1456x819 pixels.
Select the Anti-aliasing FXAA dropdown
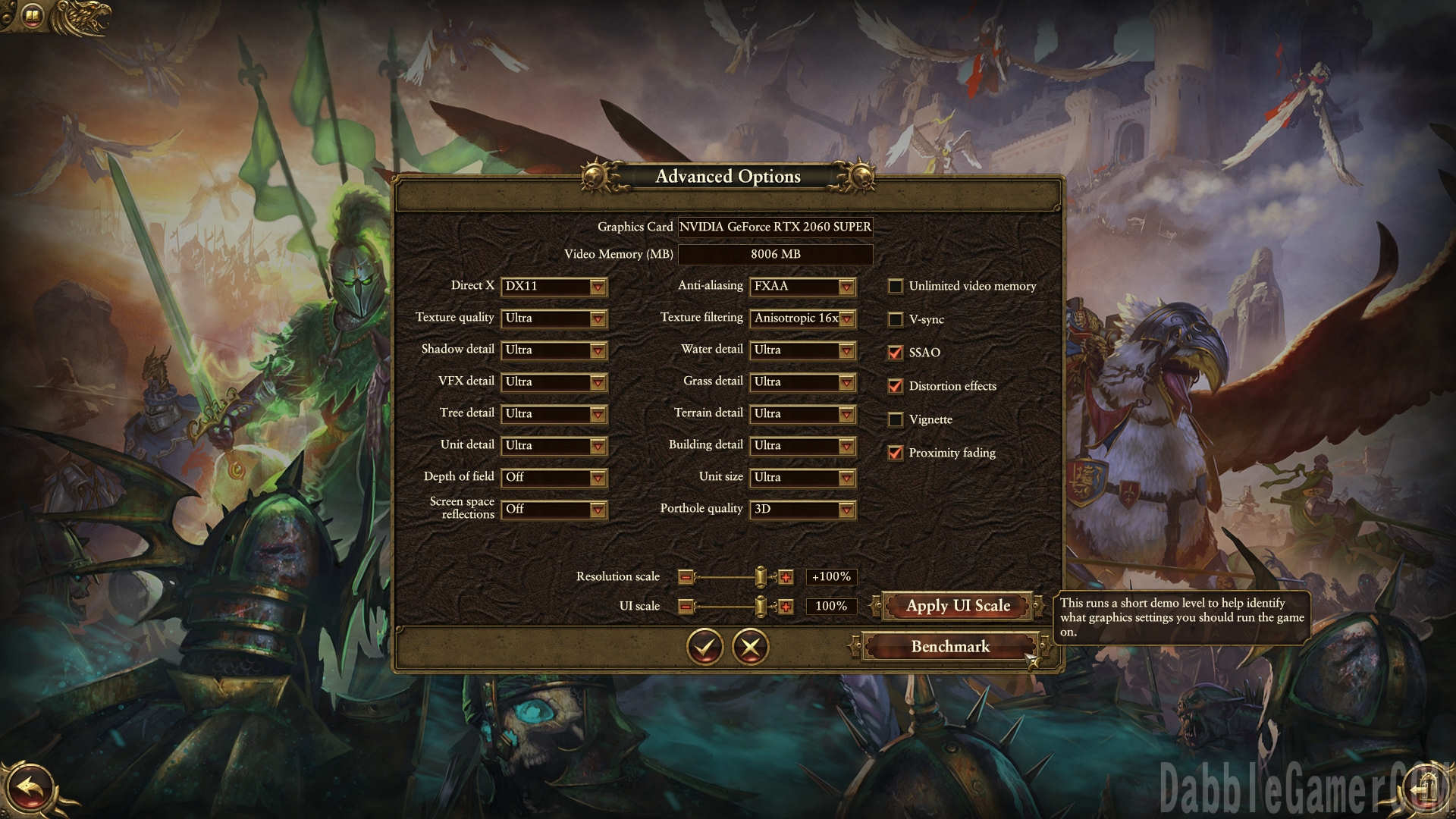802,287
